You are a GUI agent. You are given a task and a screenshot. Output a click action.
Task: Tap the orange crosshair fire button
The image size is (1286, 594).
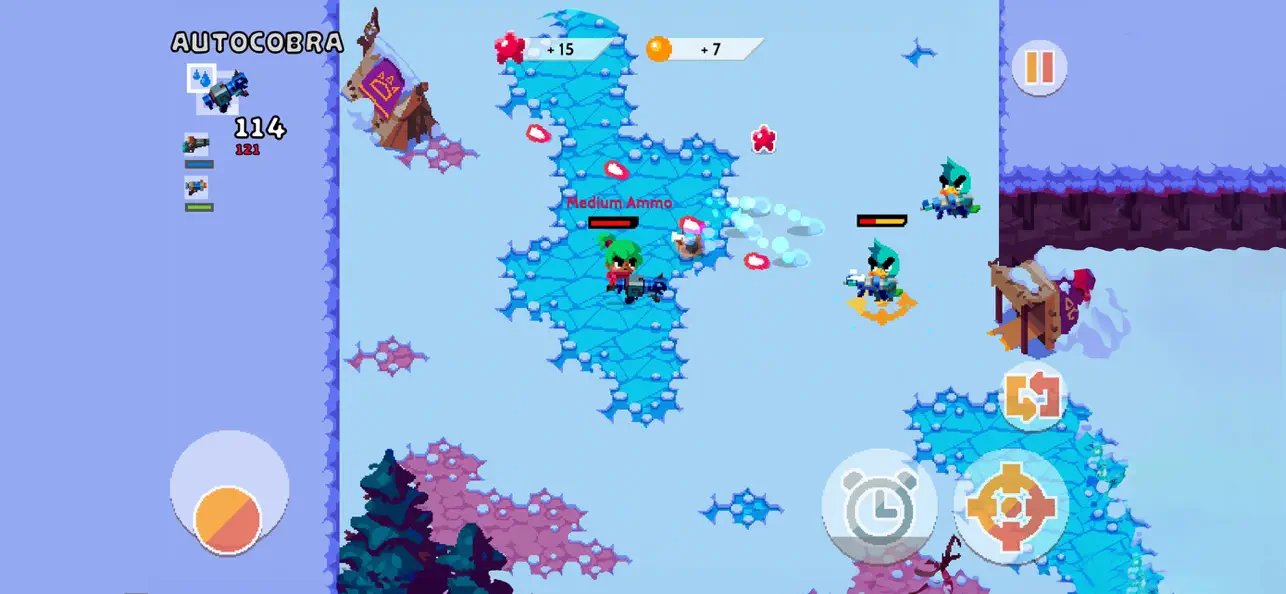(1011, 506)
